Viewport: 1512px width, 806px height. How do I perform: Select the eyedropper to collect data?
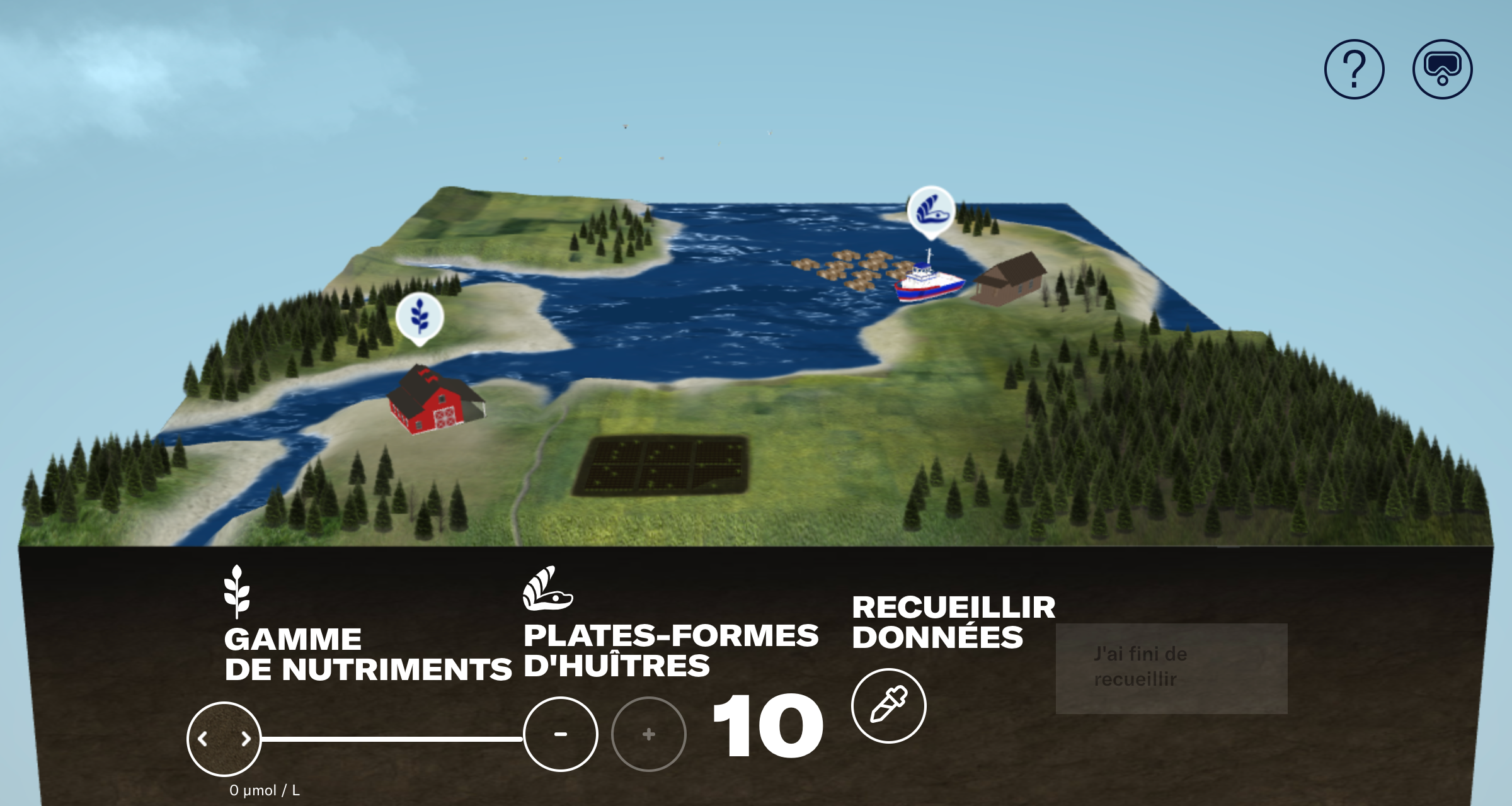(x=889, y=706)
